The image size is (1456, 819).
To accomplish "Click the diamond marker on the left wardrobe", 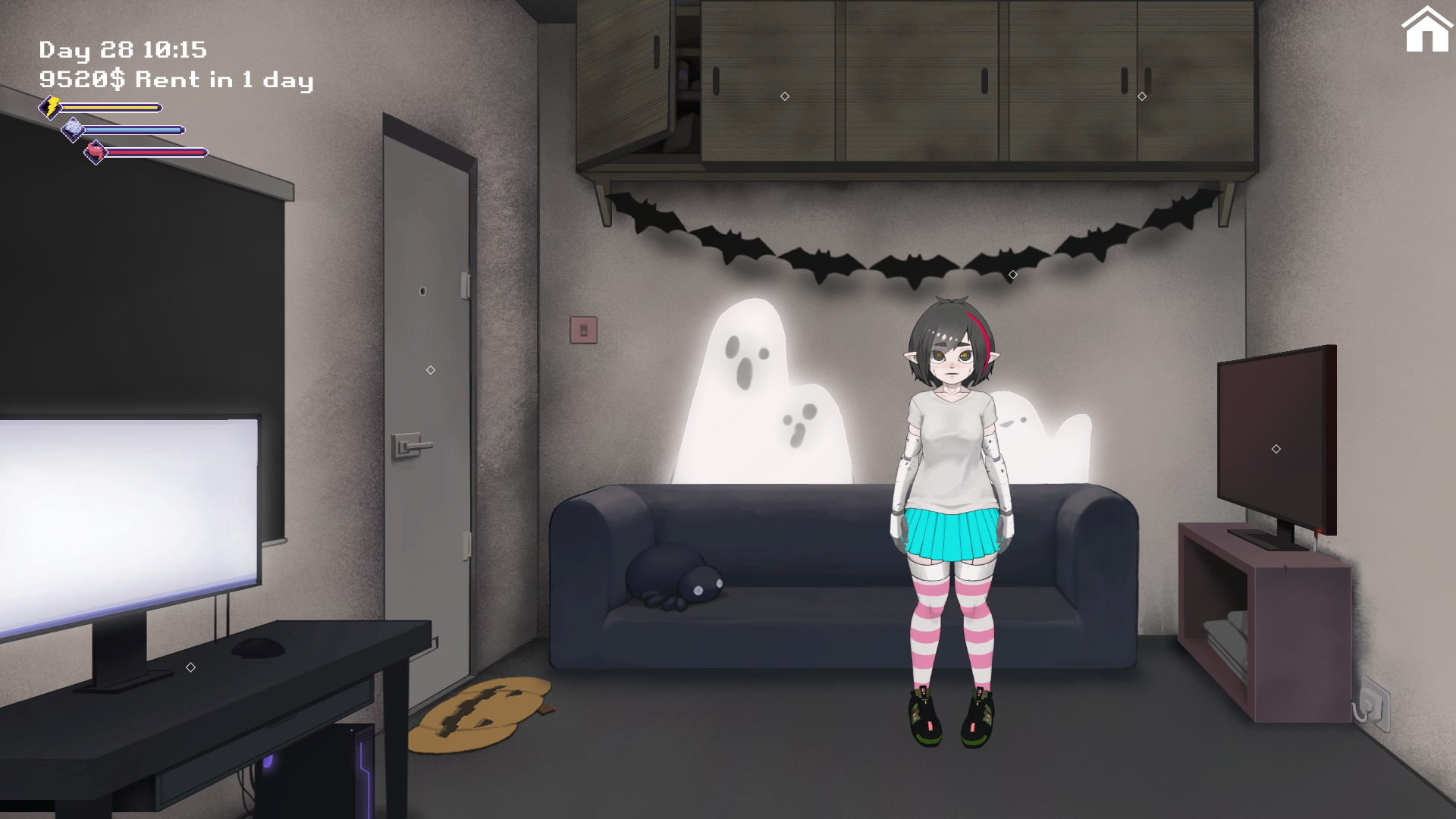I will click(783, 96).
